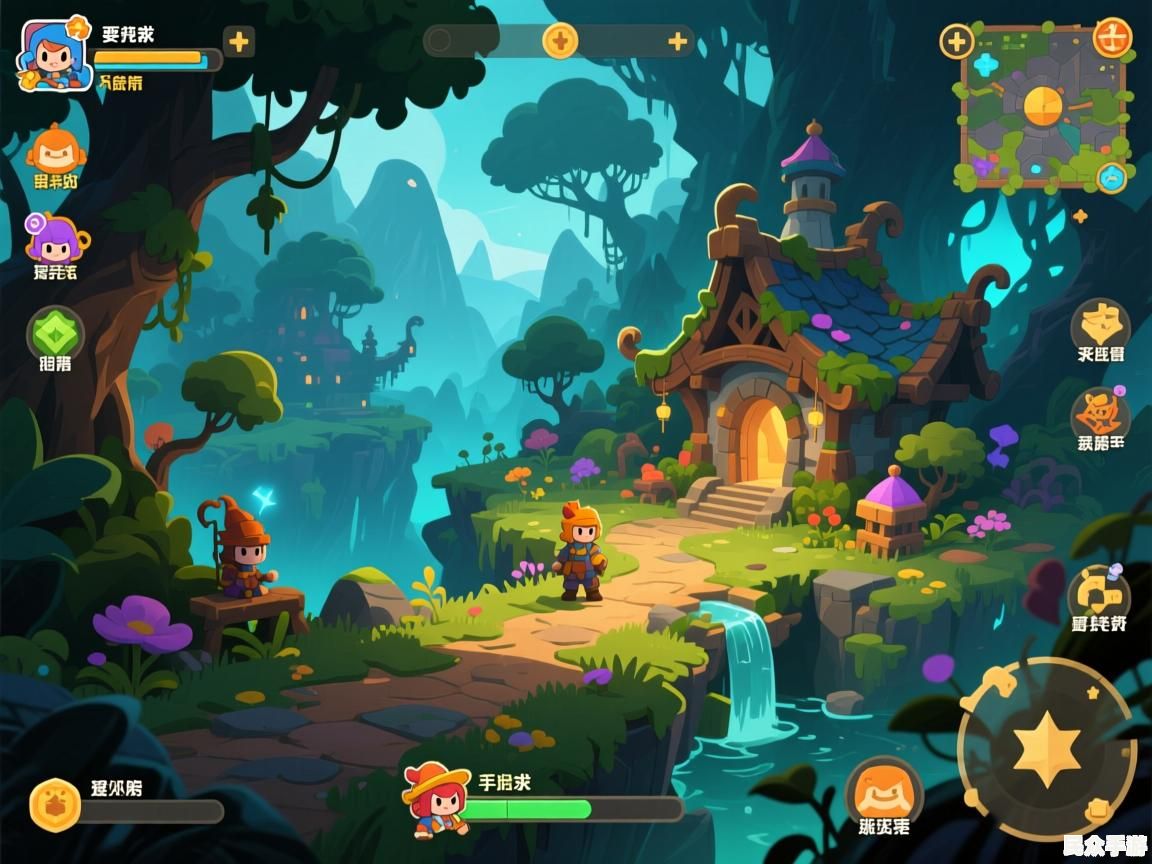Open the purple-haired character icon

pos(54,239)
